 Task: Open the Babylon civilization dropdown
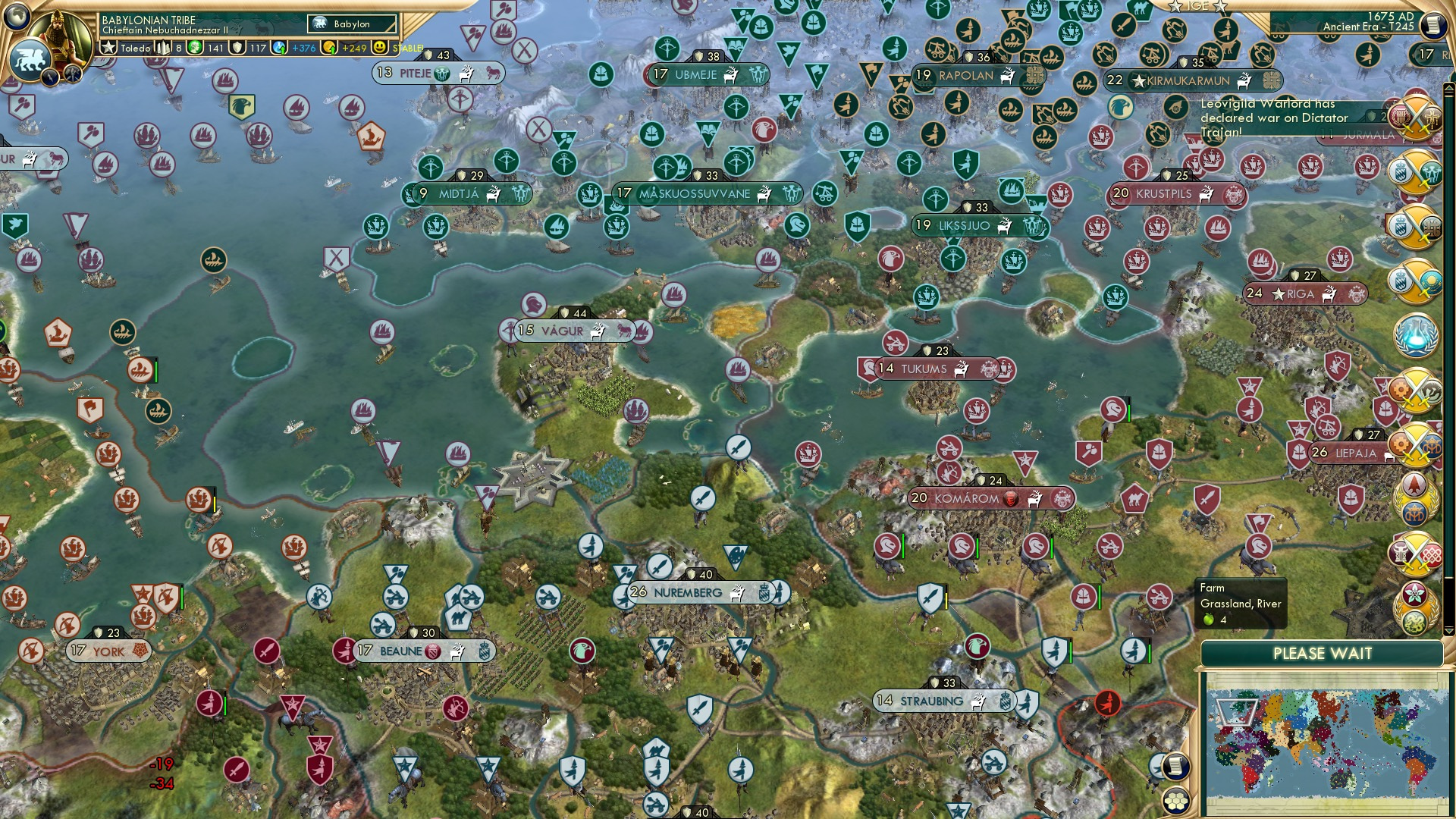pos(350,24)
